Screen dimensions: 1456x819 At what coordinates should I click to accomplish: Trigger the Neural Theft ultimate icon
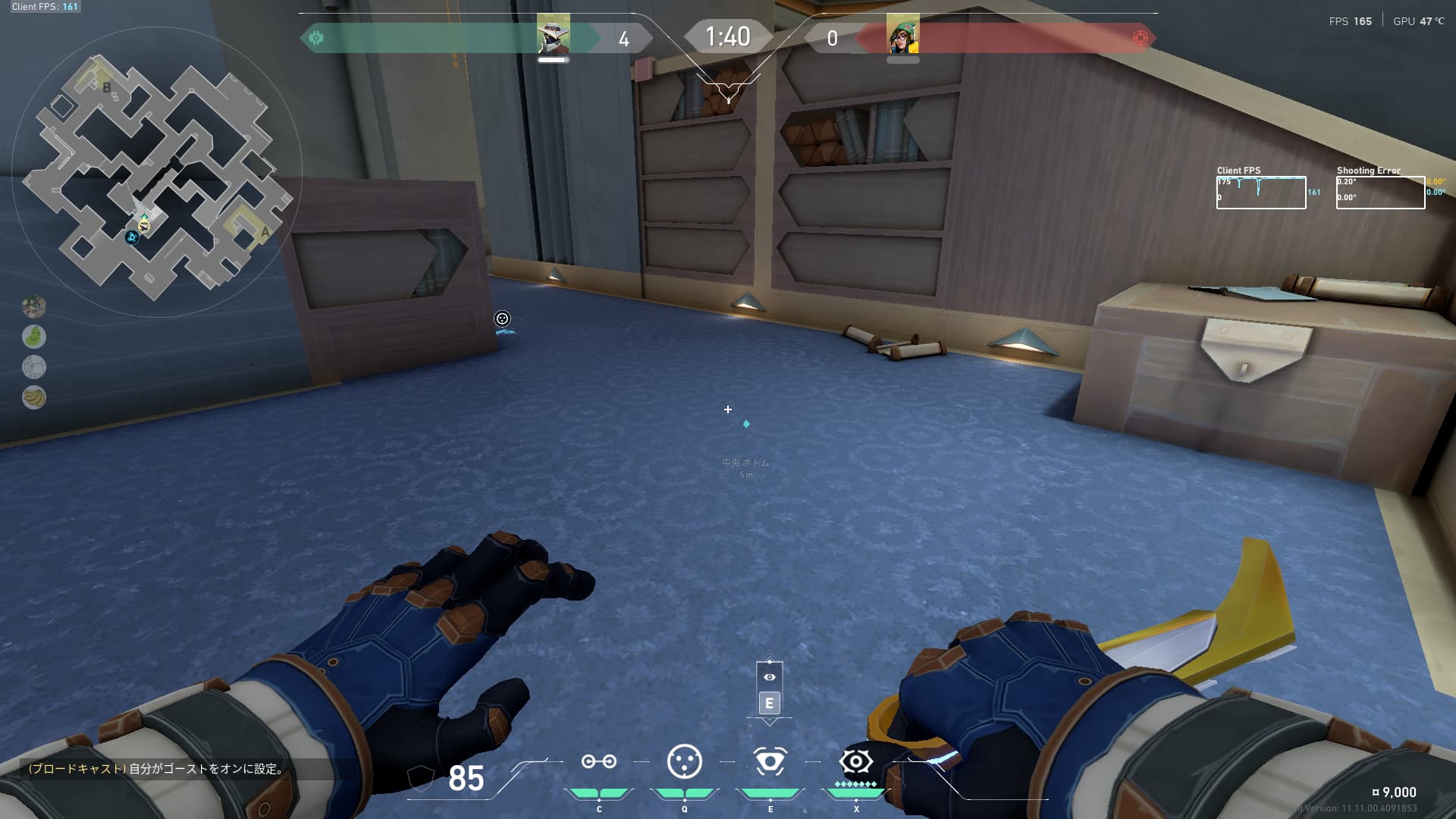pyautogui.click(x=856, y=761)
